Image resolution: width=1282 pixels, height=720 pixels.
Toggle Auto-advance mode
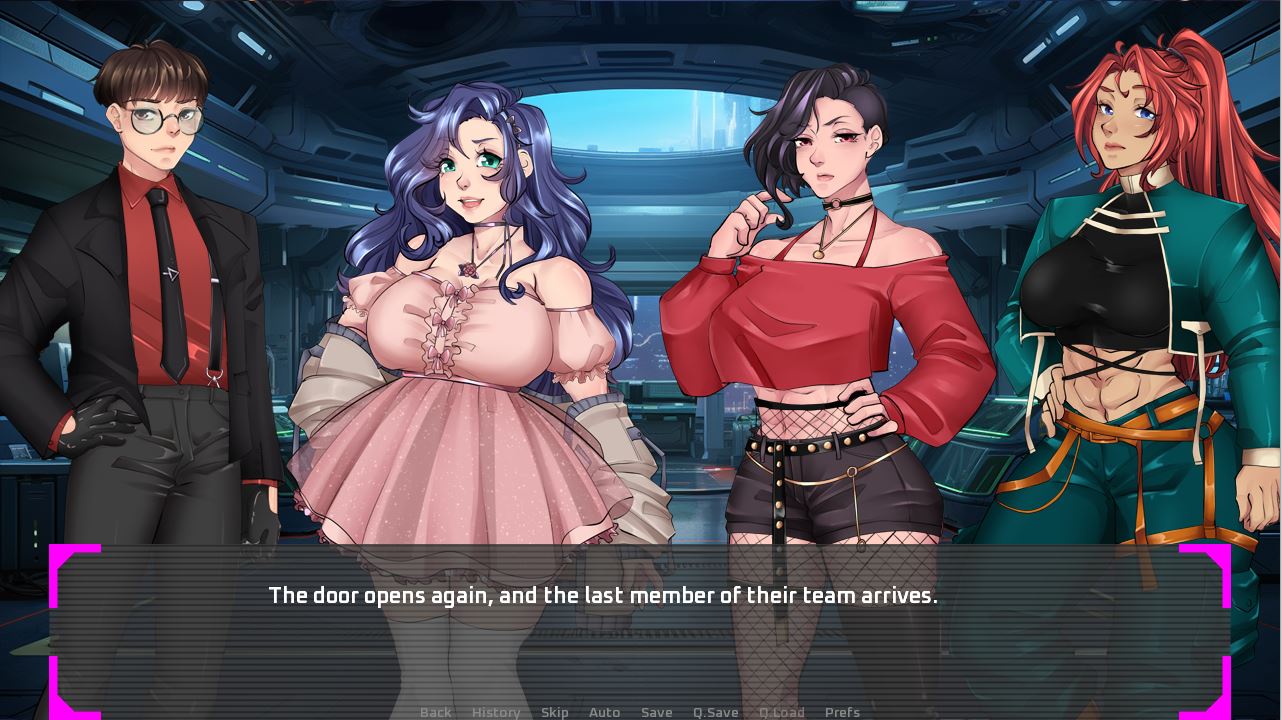coord(604,712)
